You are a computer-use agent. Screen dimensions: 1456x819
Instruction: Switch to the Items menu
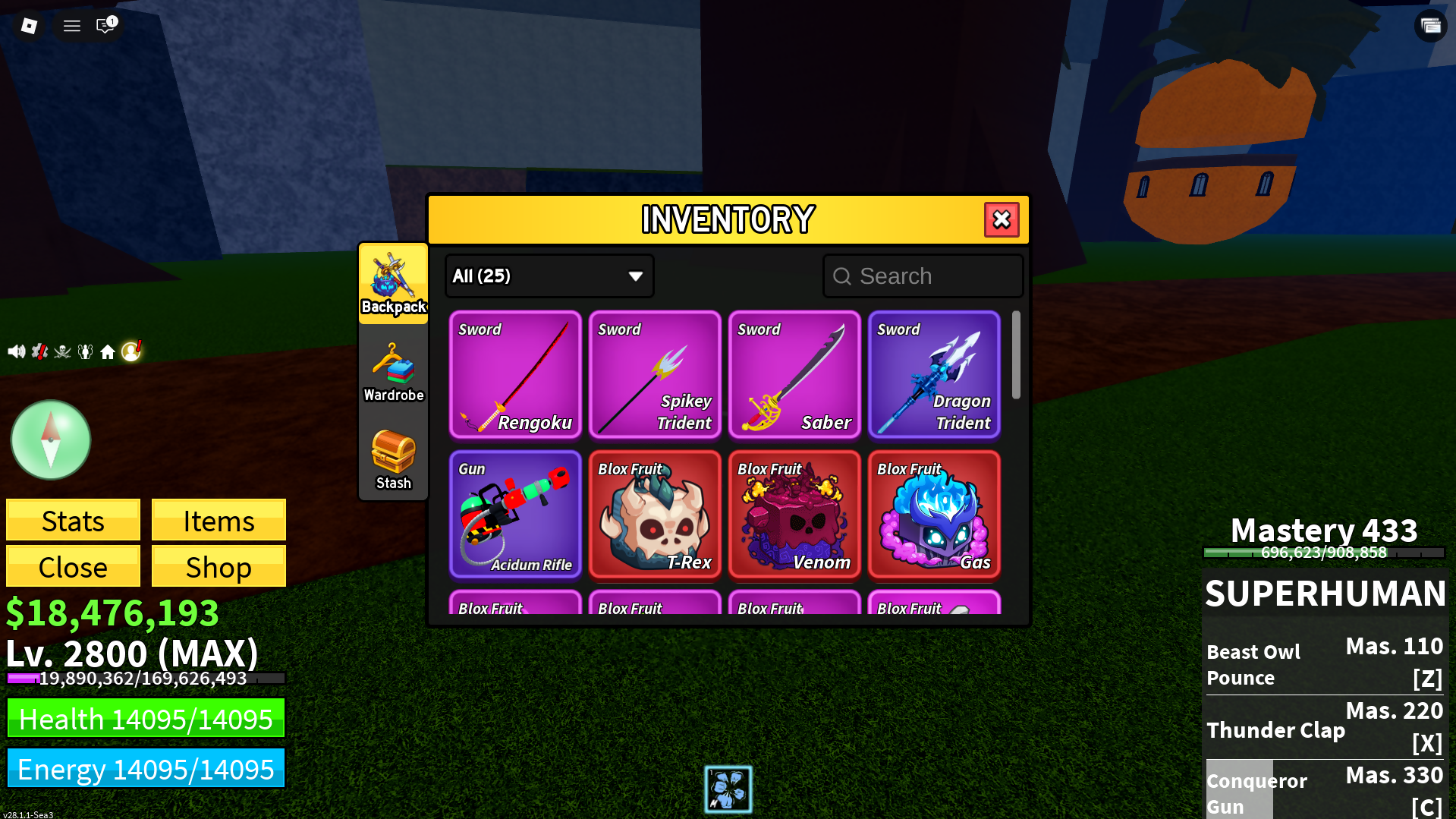click(x=219, y=521)
